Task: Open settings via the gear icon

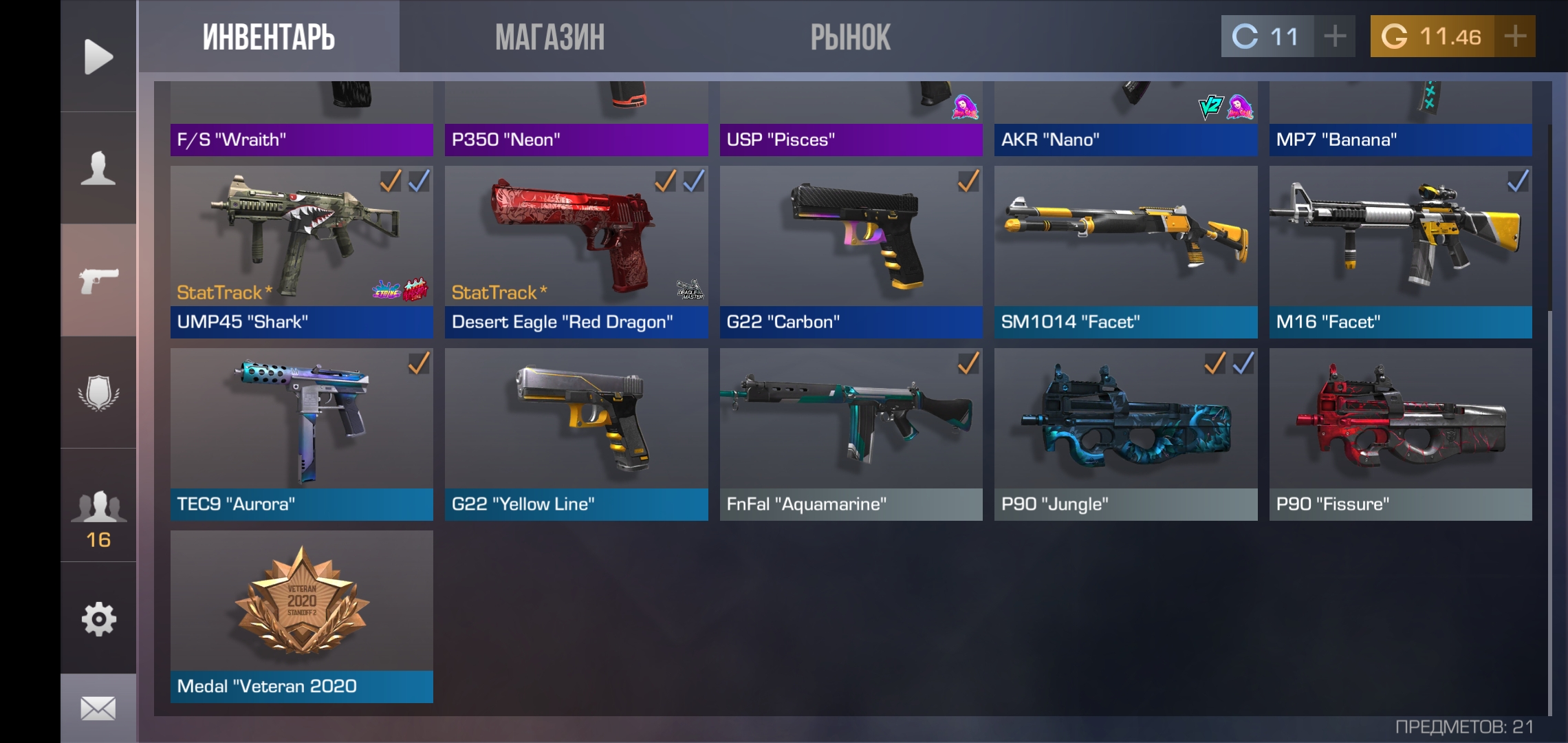Action: [98, 619]
